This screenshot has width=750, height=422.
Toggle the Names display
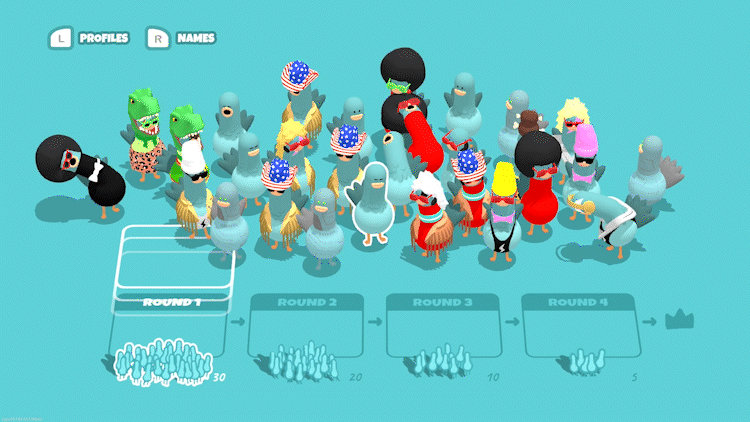(182, 38)
